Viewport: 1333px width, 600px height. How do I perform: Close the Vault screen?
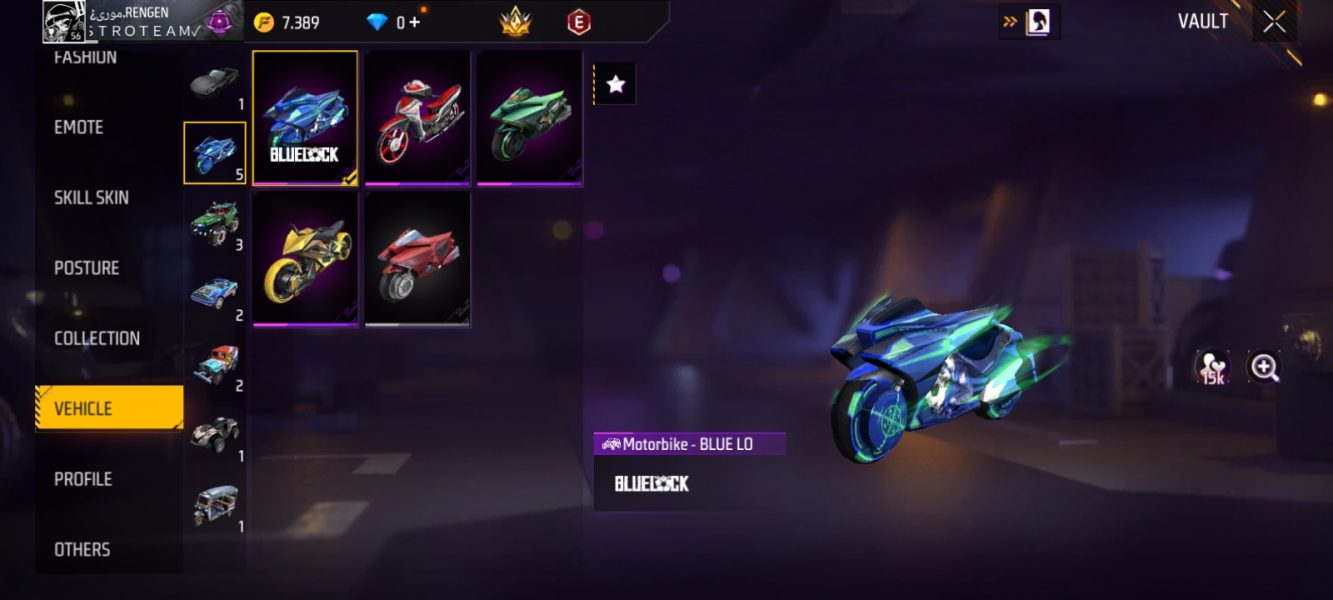coord(1274,22)
